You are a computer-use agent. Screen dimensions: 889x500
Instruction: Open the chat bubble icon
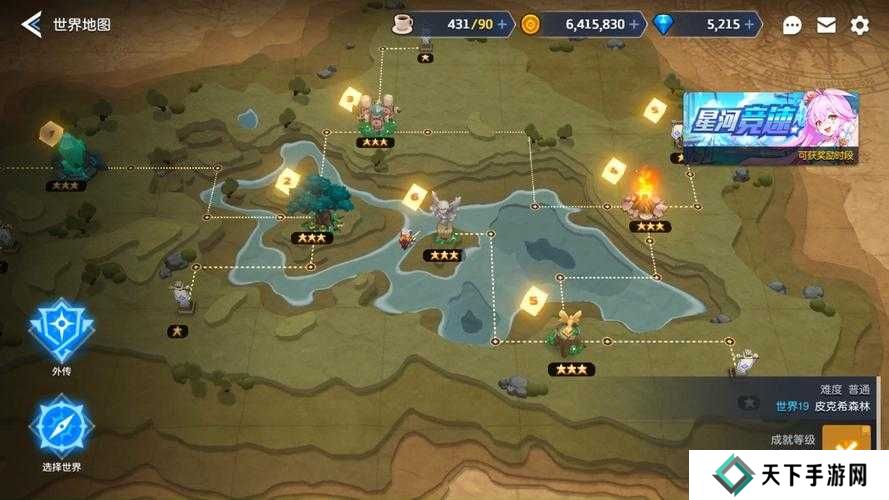(792, 25)
